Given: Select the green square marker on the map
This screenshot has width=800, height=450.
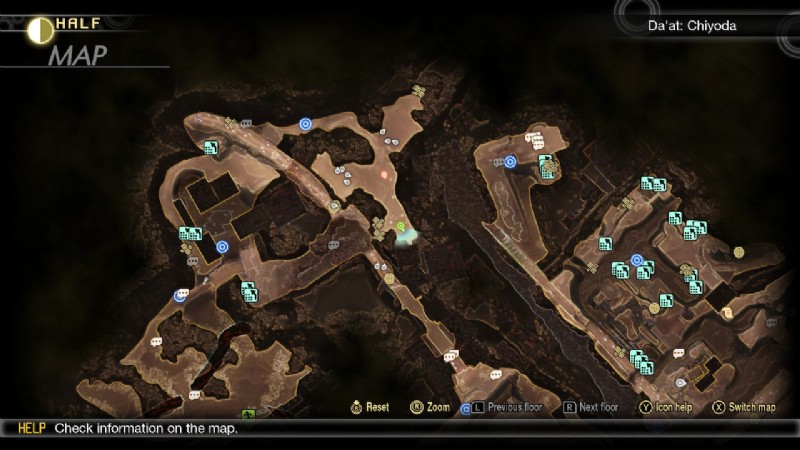Looking at the screenshot, I should 248,414.
